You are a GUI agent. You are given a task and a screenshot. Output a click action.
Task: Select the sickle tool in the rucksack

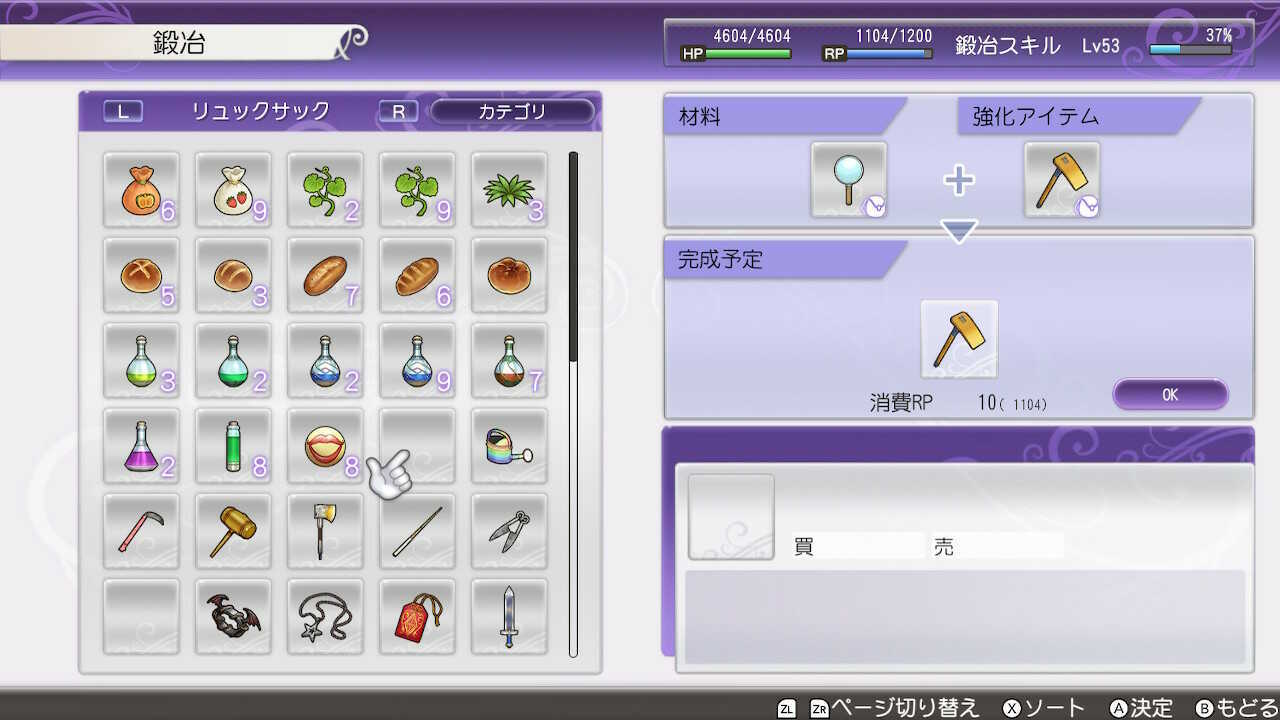pyautogui.click(x=141, y=531)
